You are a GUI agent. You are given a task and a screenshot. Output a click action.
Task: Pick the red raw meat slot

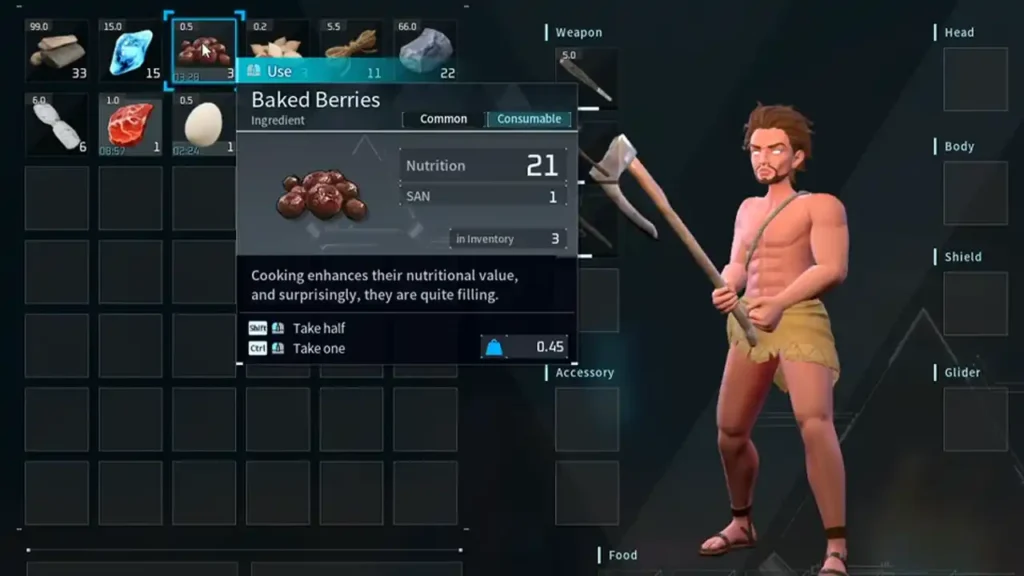coord(131,124)
